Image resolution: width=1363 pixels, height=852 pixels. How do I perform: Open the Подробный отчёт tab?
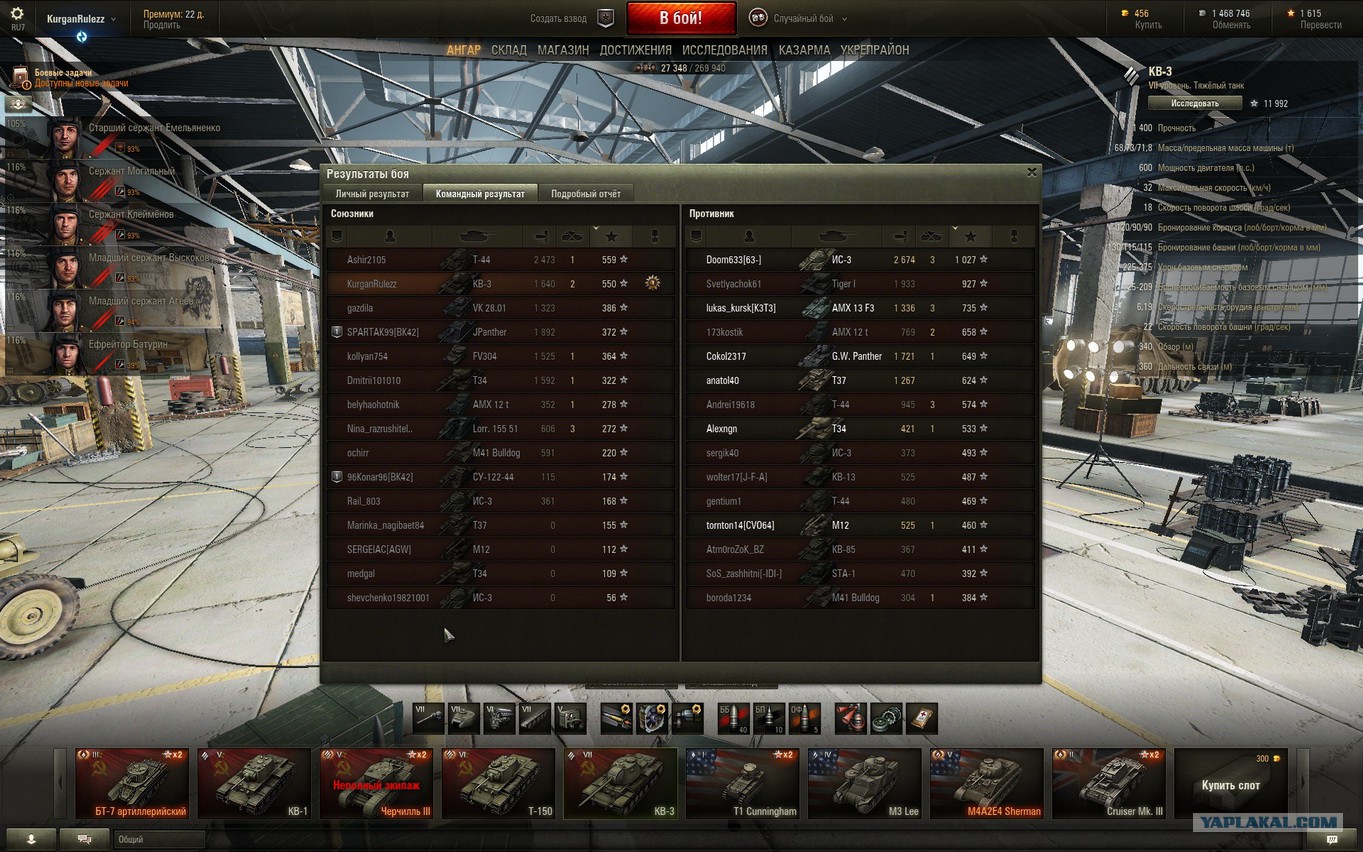[586, 194]
